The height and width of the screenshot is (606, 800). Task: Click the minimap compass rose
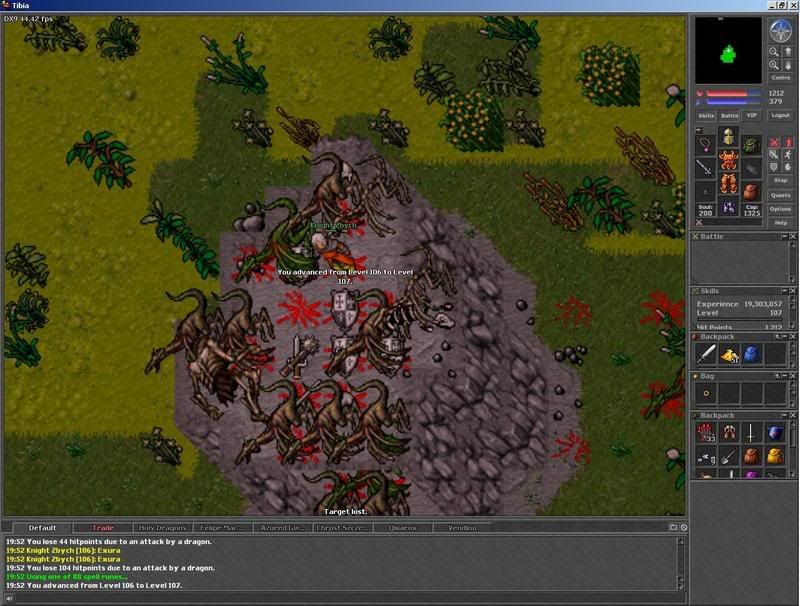pos(780,31)
